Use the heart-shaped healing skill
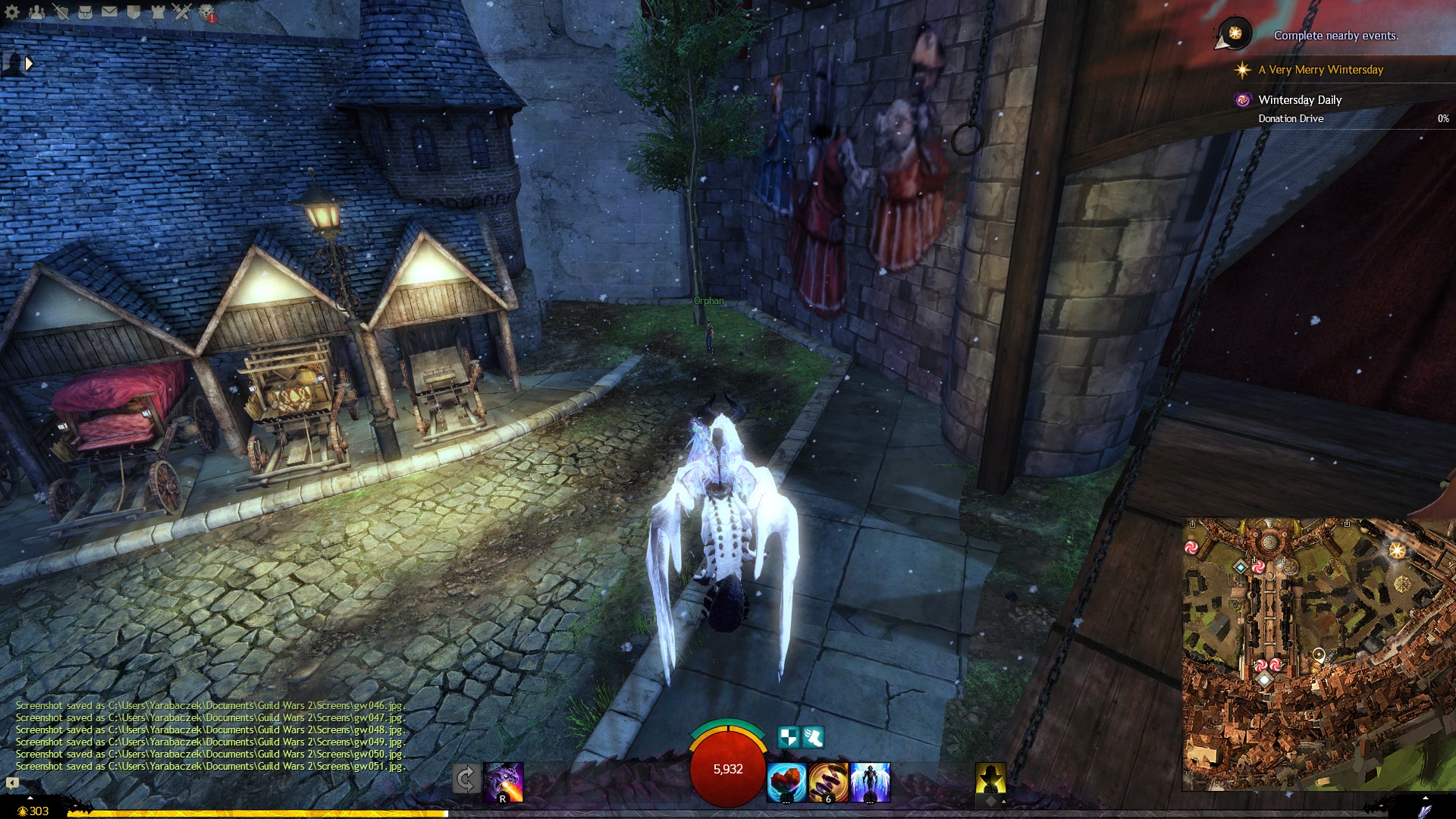The width and height of the screenshot is (1456, 819). (x=786, y=783)
